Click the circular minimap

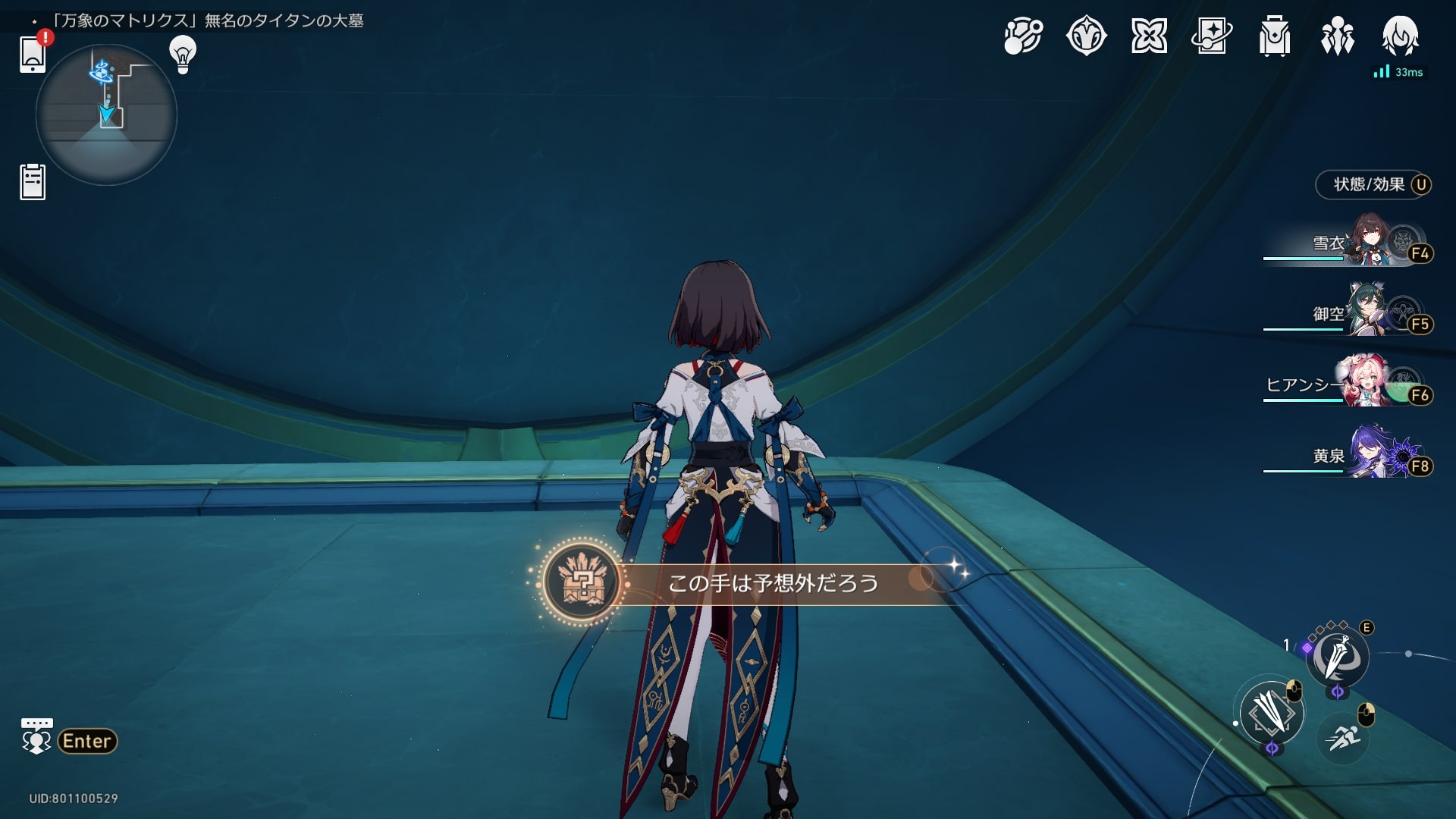point(106,115)
